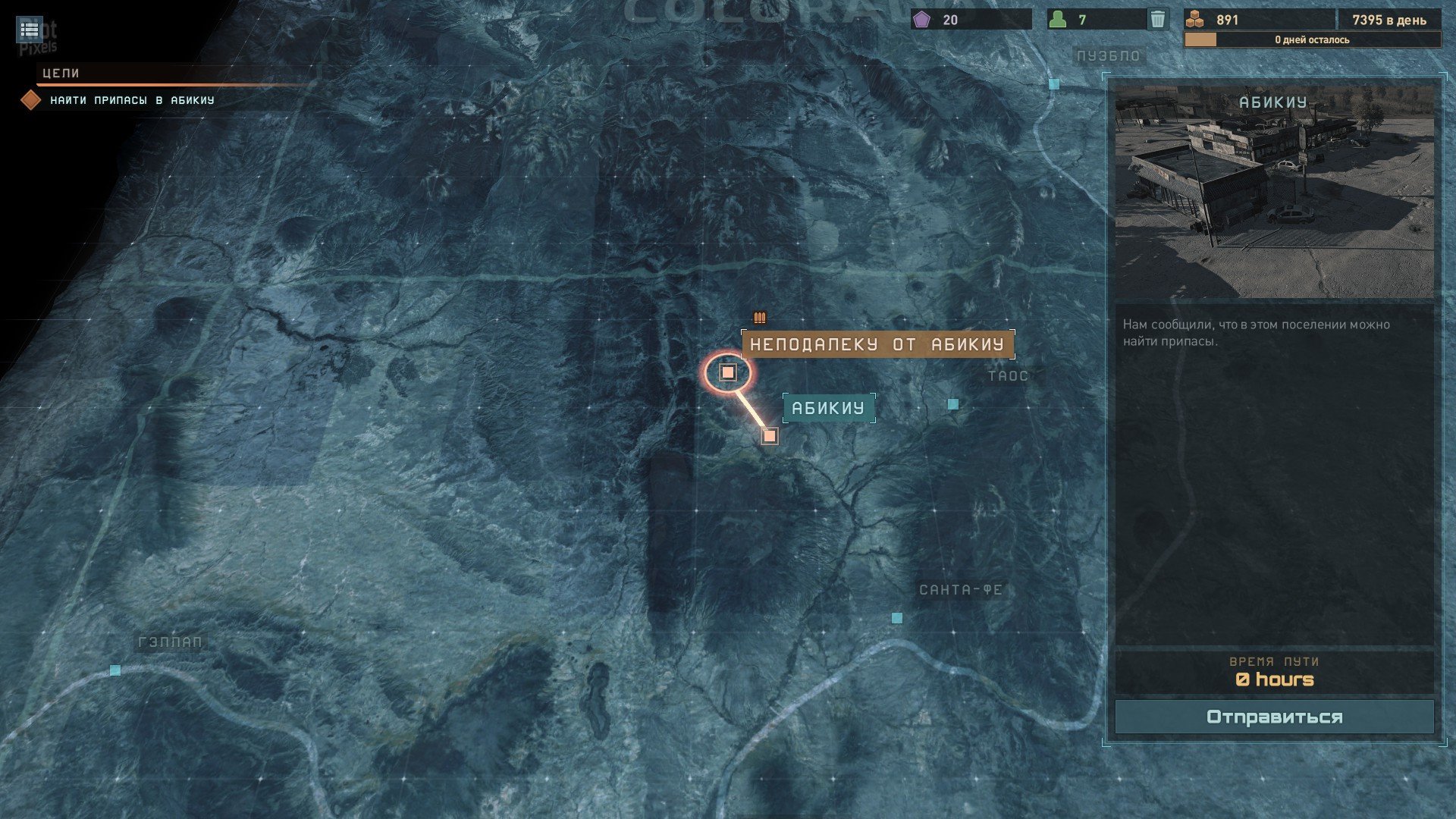This screenshot has height=819, width=1456.
Task: Click the ammo icon above the location
Action: [760, 318]
